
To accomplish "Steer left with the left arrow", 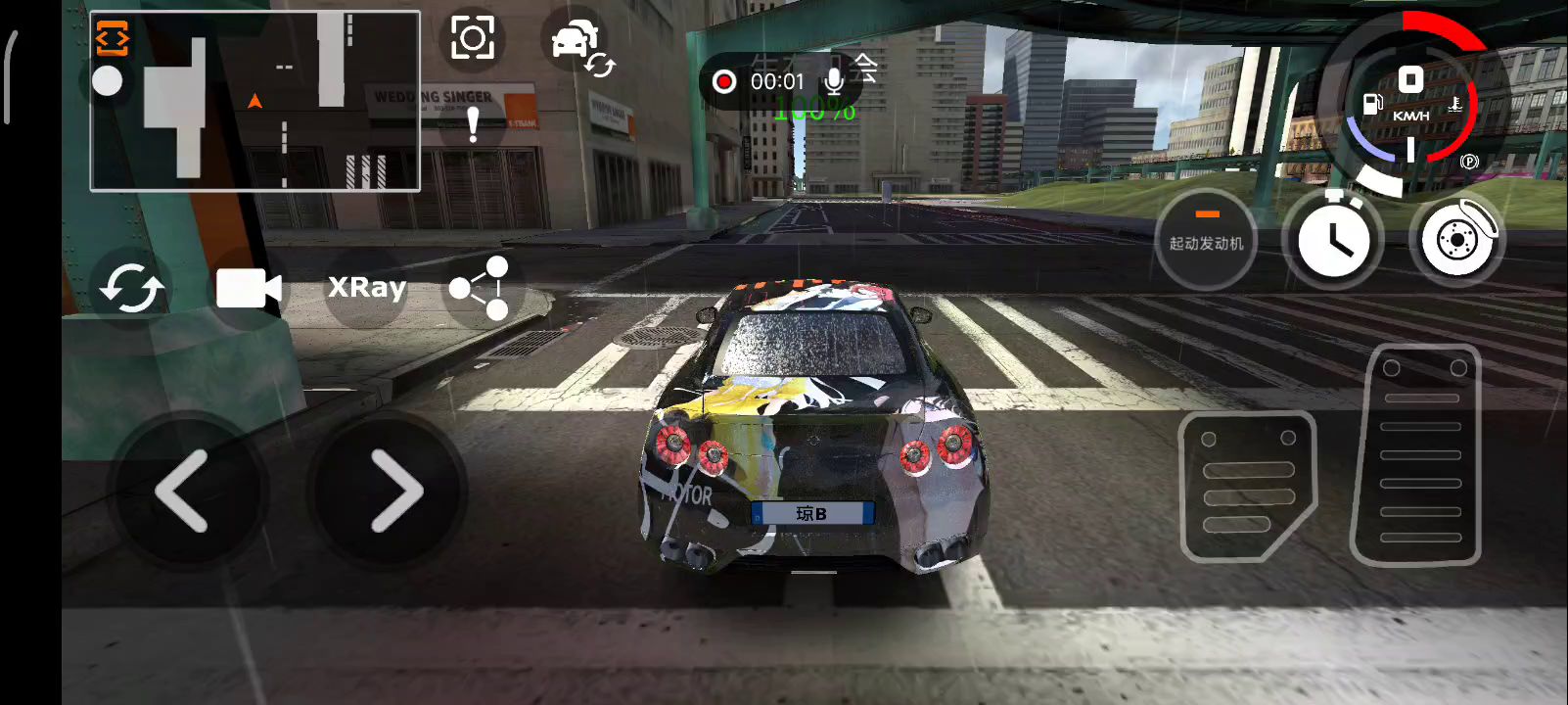I will tap(185, 491).
